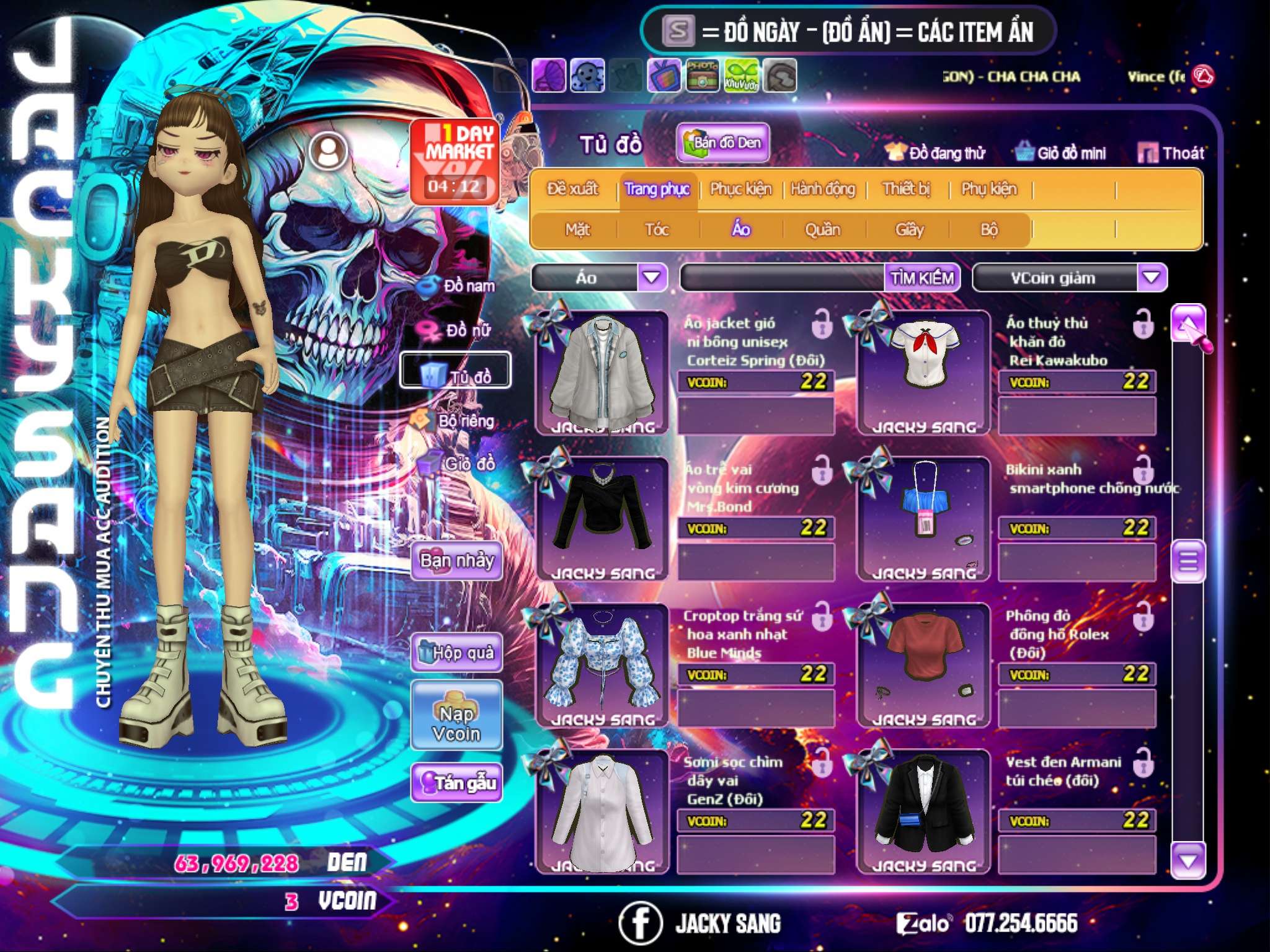Screen dimensions: 1270x952
Task: Choose the Quần clothing subcategory
Action: pyautogui.click(x=822, y=230)
